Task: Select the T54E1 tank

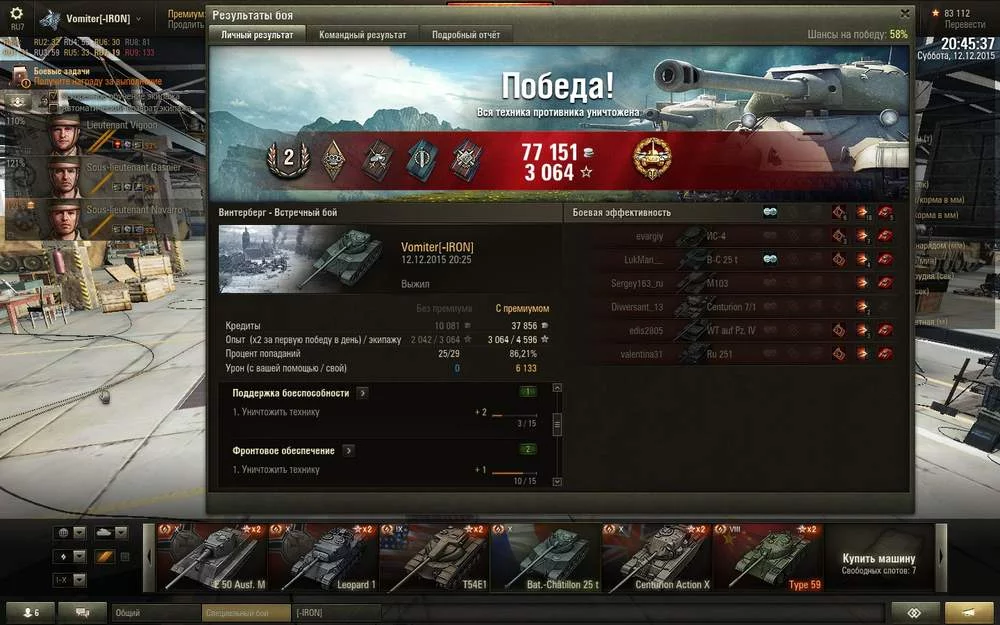Action: 433,557
